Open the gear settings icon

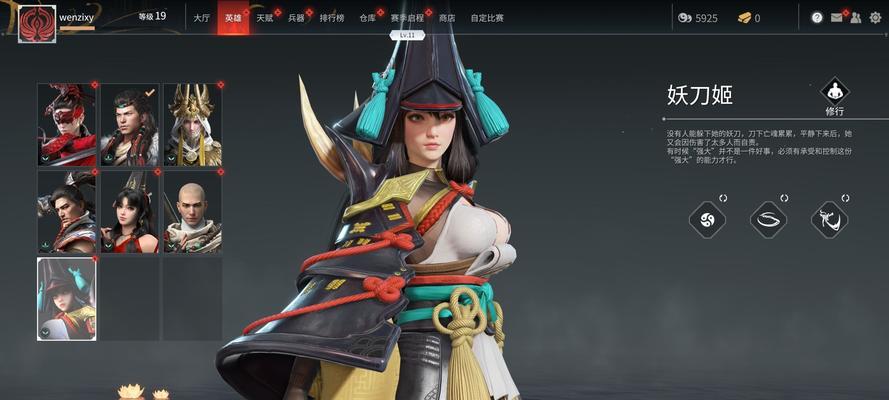(x=877, y=18)
